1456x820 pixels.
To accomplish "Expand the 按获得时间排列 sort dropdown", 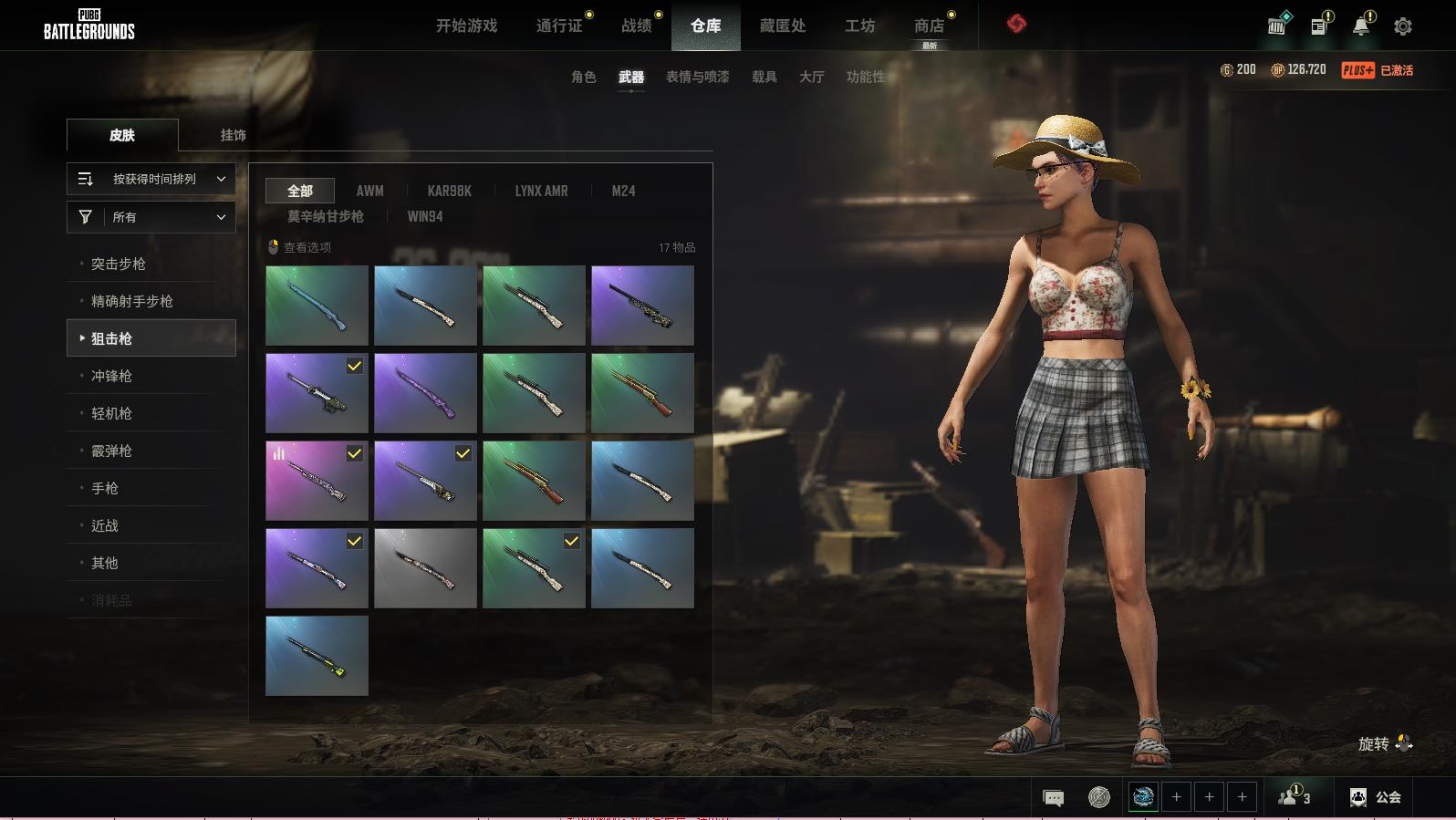I will pos(151,179).
